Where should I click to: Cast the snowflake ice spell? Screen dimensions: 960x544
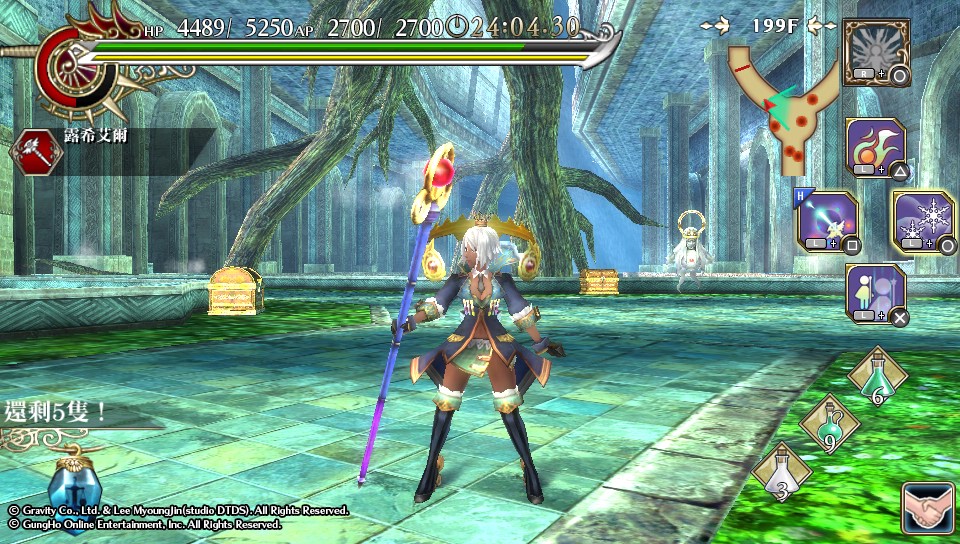tap(922, 221)
